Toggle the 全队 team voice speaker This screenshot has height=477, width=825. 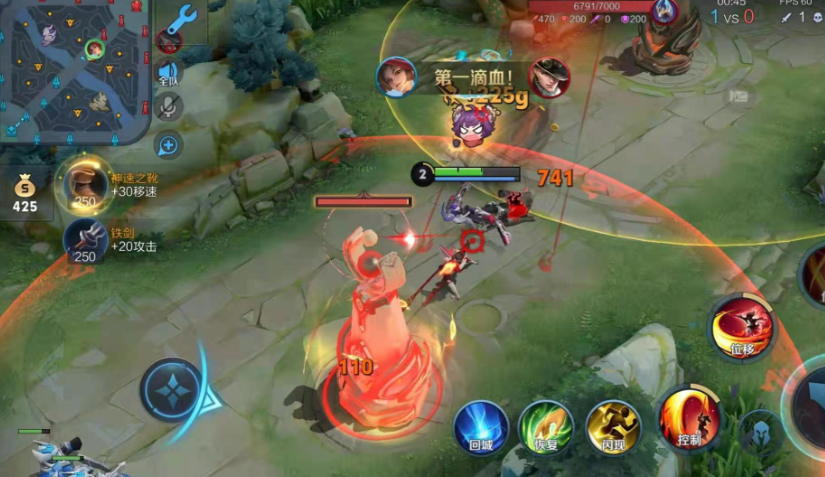[x=169, y=73]
